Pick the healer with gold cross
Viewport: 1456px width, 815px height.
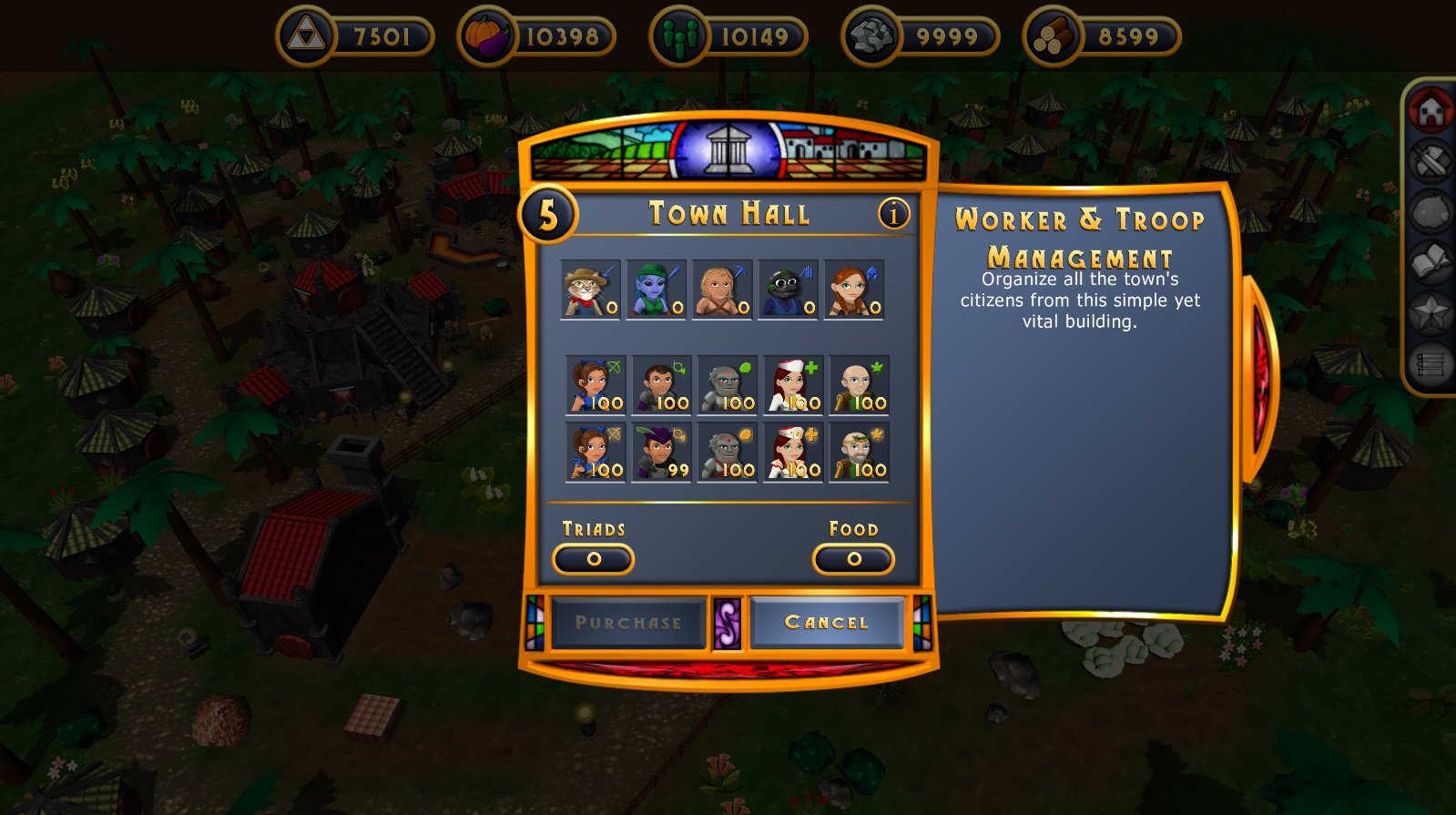coord(793,453)
